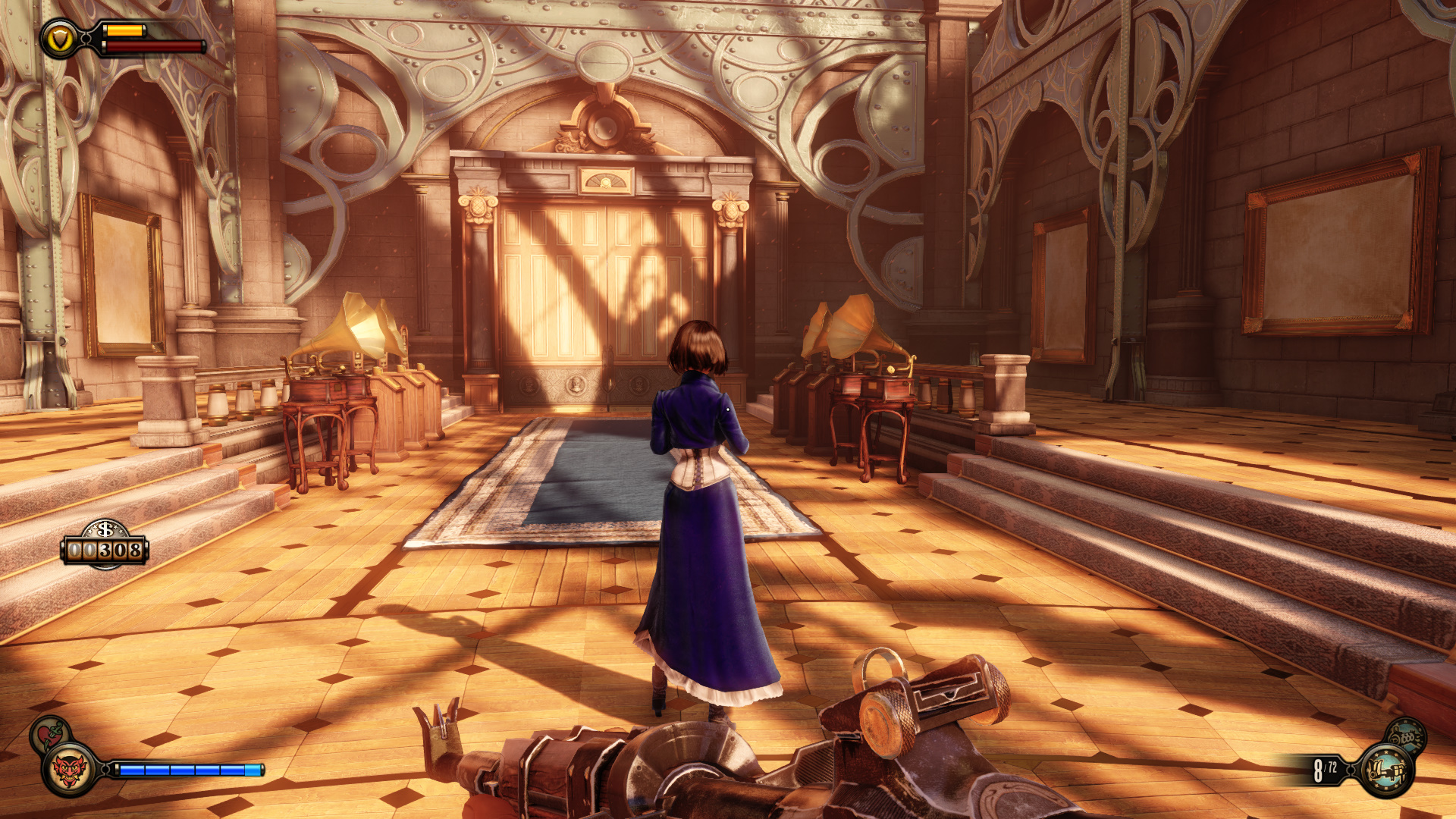Click the gold shield emblem icon

click(x=60, y=39)
